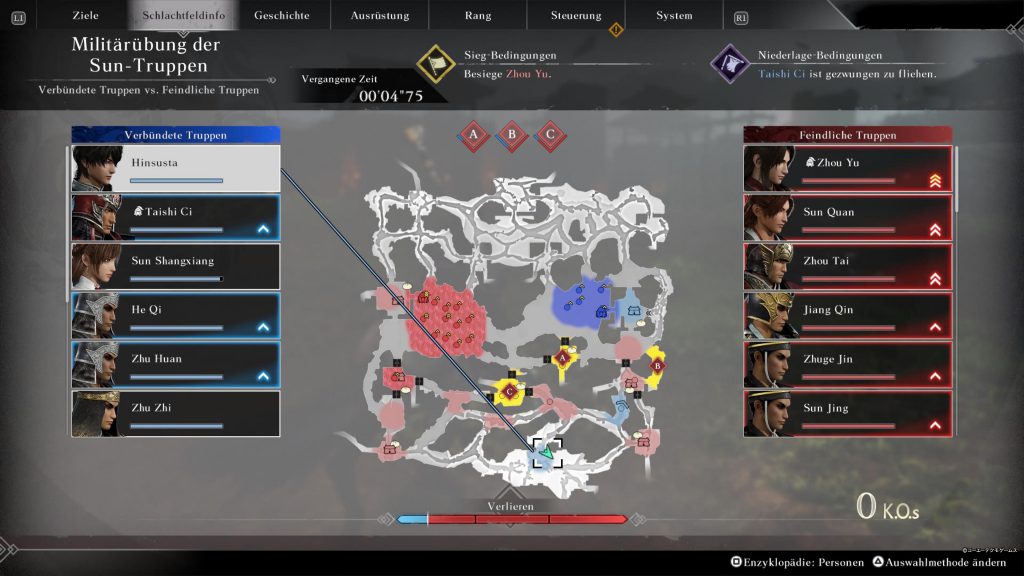
Task: Select enemy commander Zhou Yu
Action: (848, 169)
